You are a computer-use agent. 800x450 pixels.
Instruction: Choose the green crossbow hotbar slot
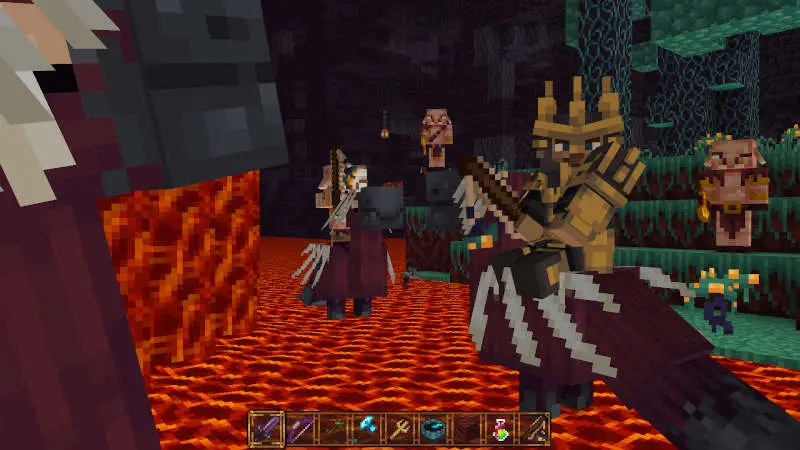(x=333, y=428)
